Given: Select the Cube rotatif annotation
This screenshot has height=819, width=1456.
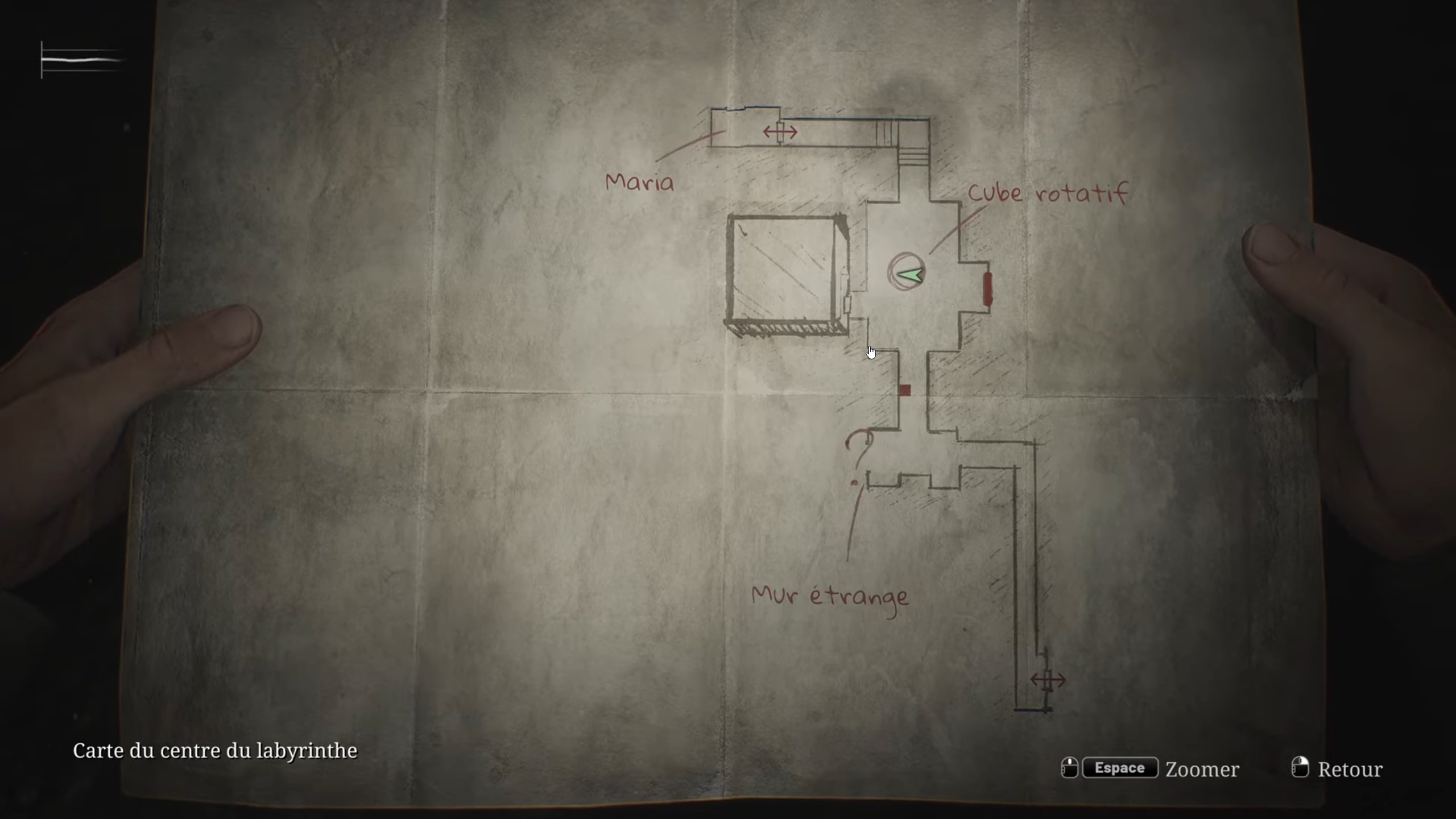Looking at the screenshot, I should tap(1048, 193).
